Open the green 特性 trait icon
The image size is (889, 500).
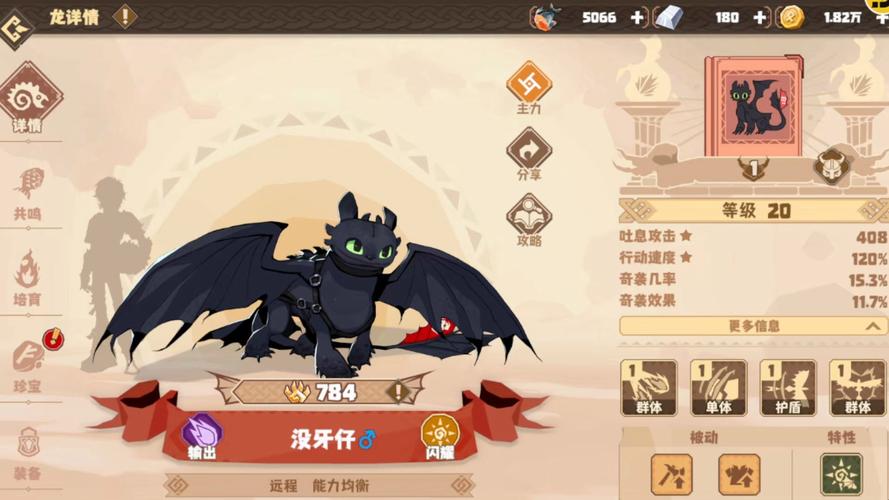841,474
